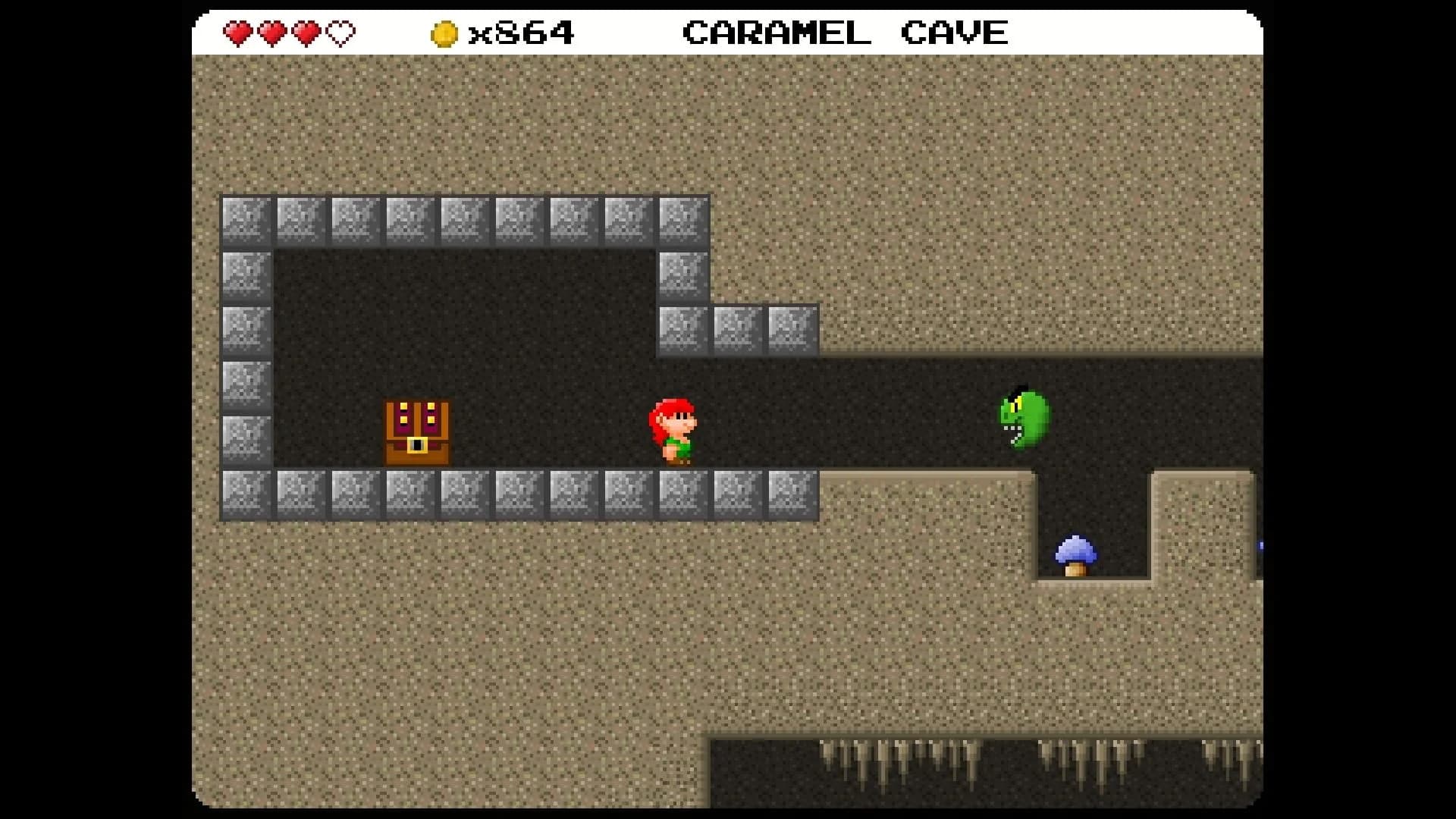Click the treasure chest sprite
1456x819 pixels.
(x=416, y=432)
